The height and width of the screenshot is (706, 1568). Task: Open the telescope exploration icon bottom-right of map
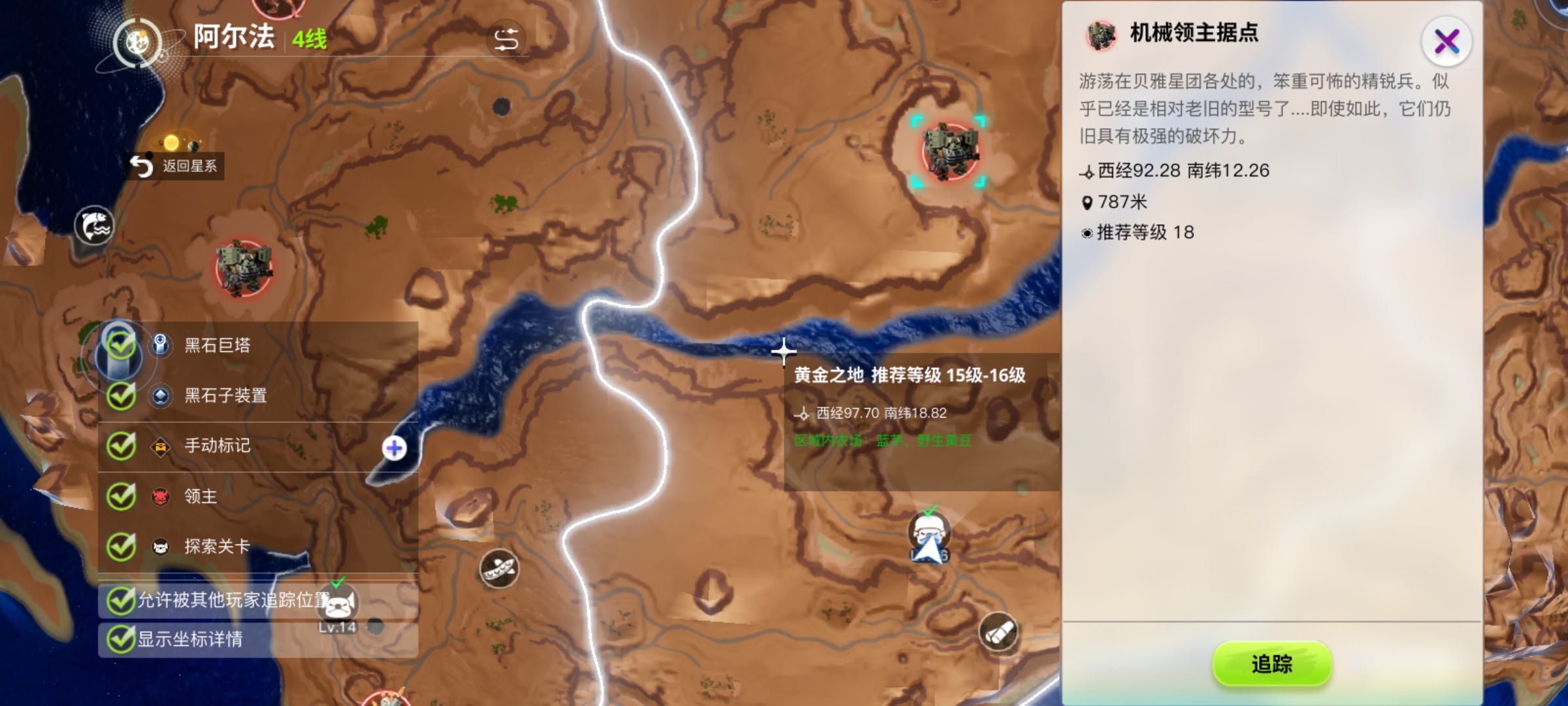999,631
